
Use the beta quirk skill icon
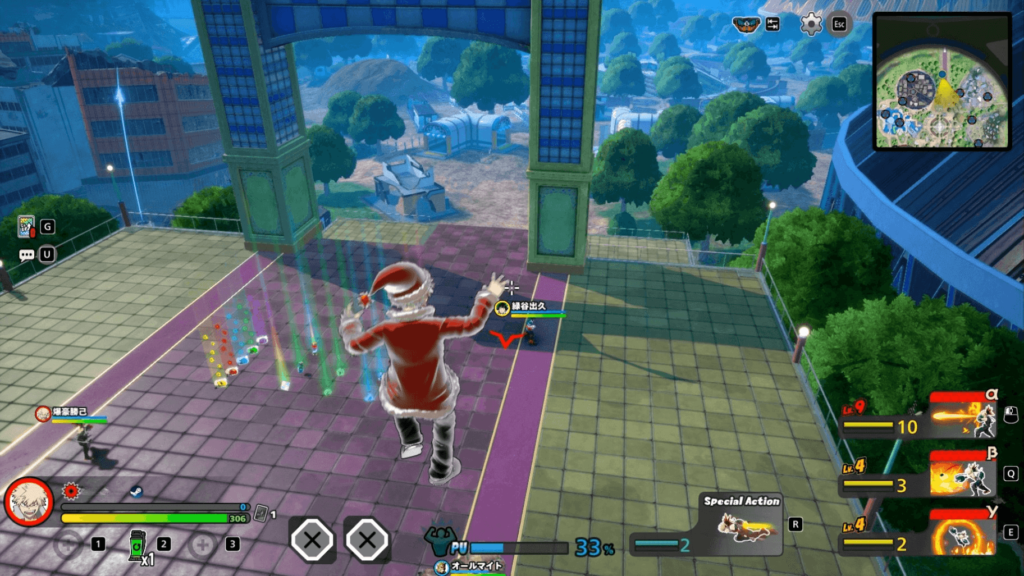pyautogui.click(x=964, y=473)
